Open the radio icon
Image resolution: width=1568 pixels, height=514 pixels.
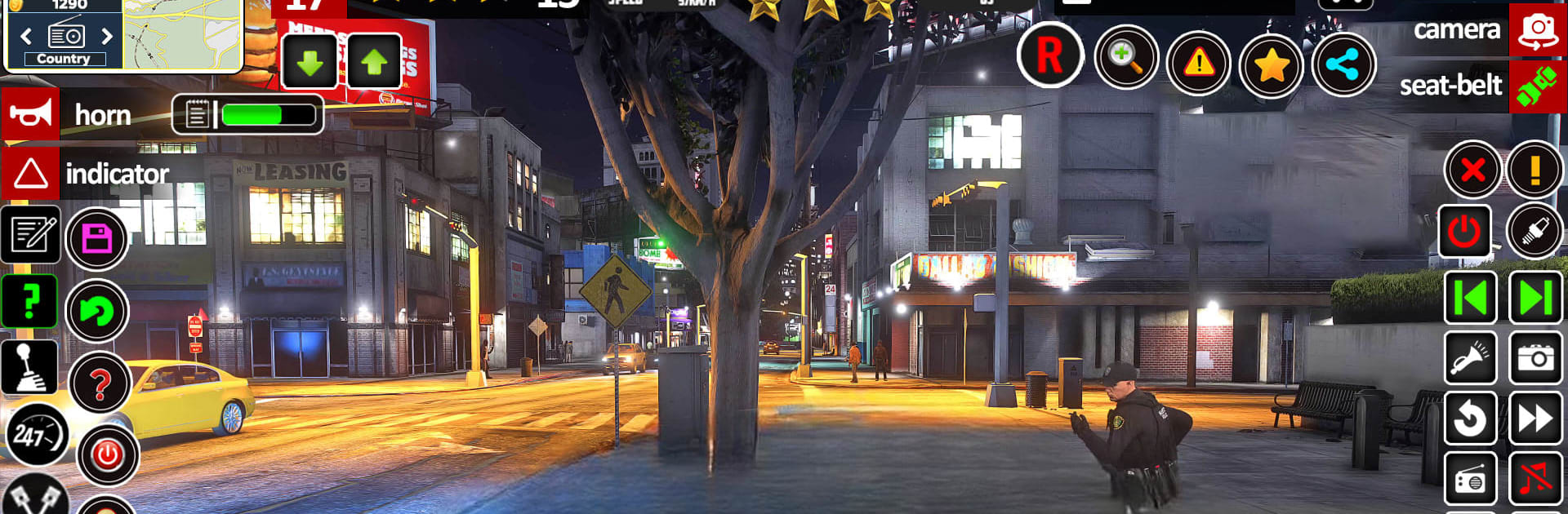1470,480
